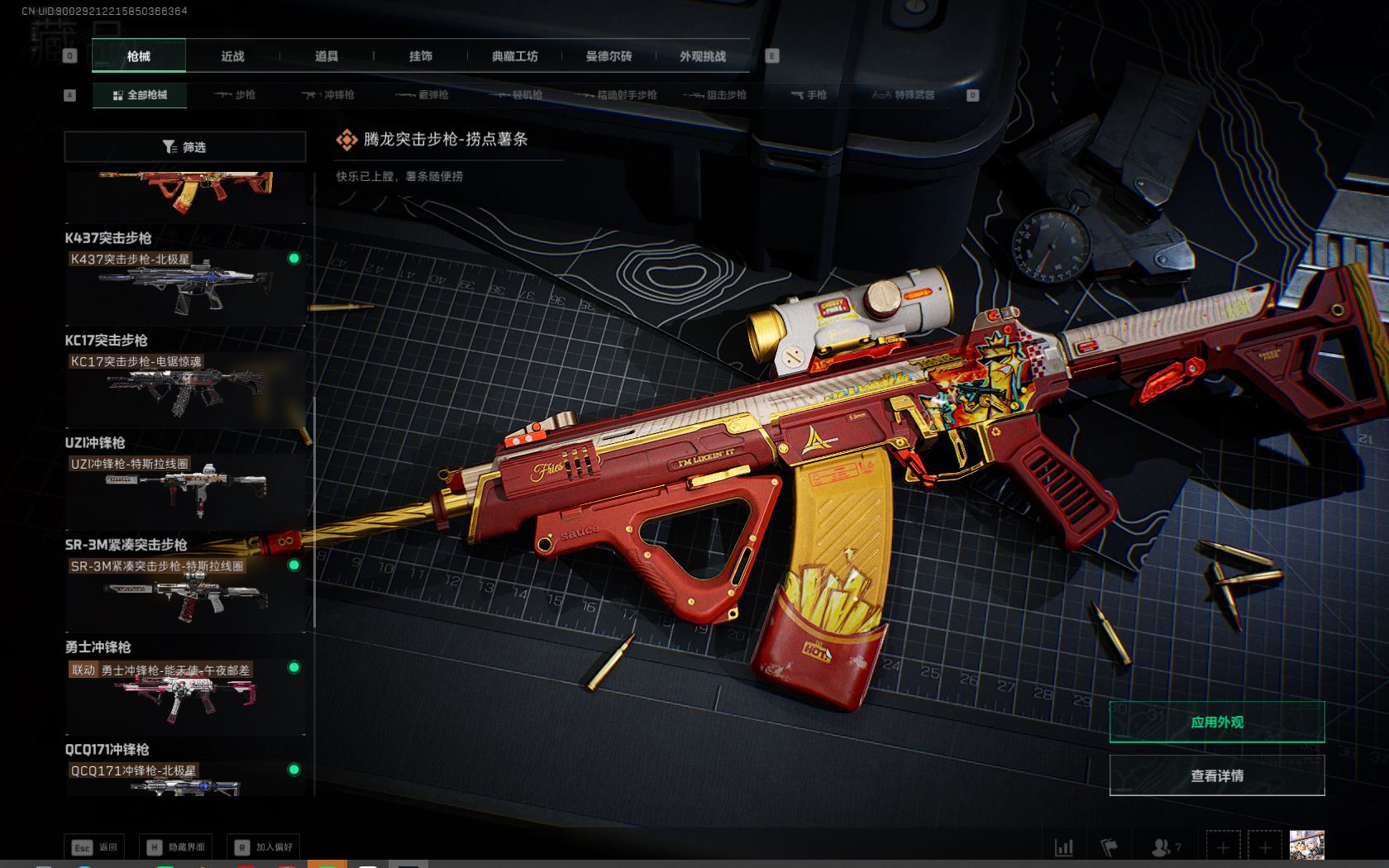The height and width of the screenshot is (868, 1389).
Task: Choose the KC17突击步枪-电锯惊魂 skin
Action: point(184,388)
